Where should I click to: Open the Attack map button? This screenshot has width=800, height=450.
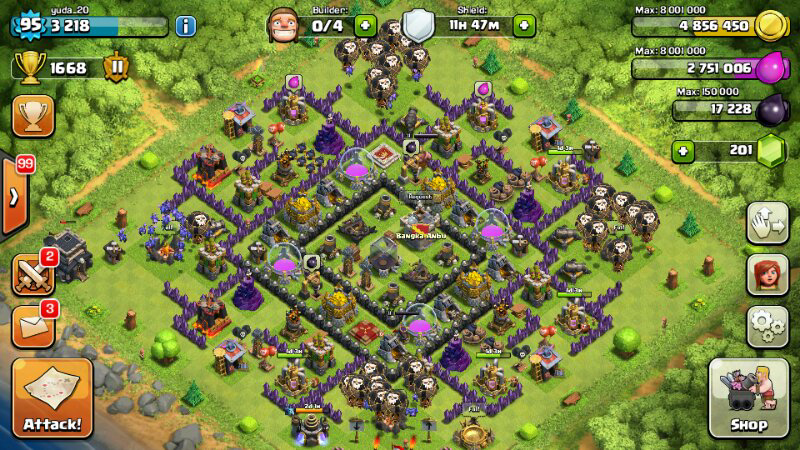[51, 397]
